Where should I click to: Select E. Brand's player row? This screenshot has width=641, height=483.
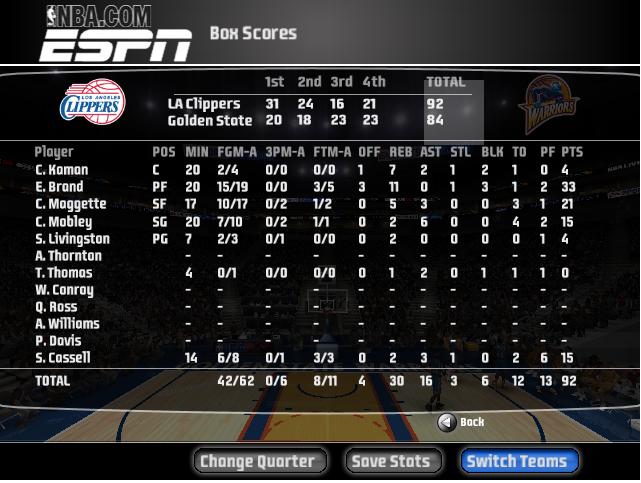(60, 187)
